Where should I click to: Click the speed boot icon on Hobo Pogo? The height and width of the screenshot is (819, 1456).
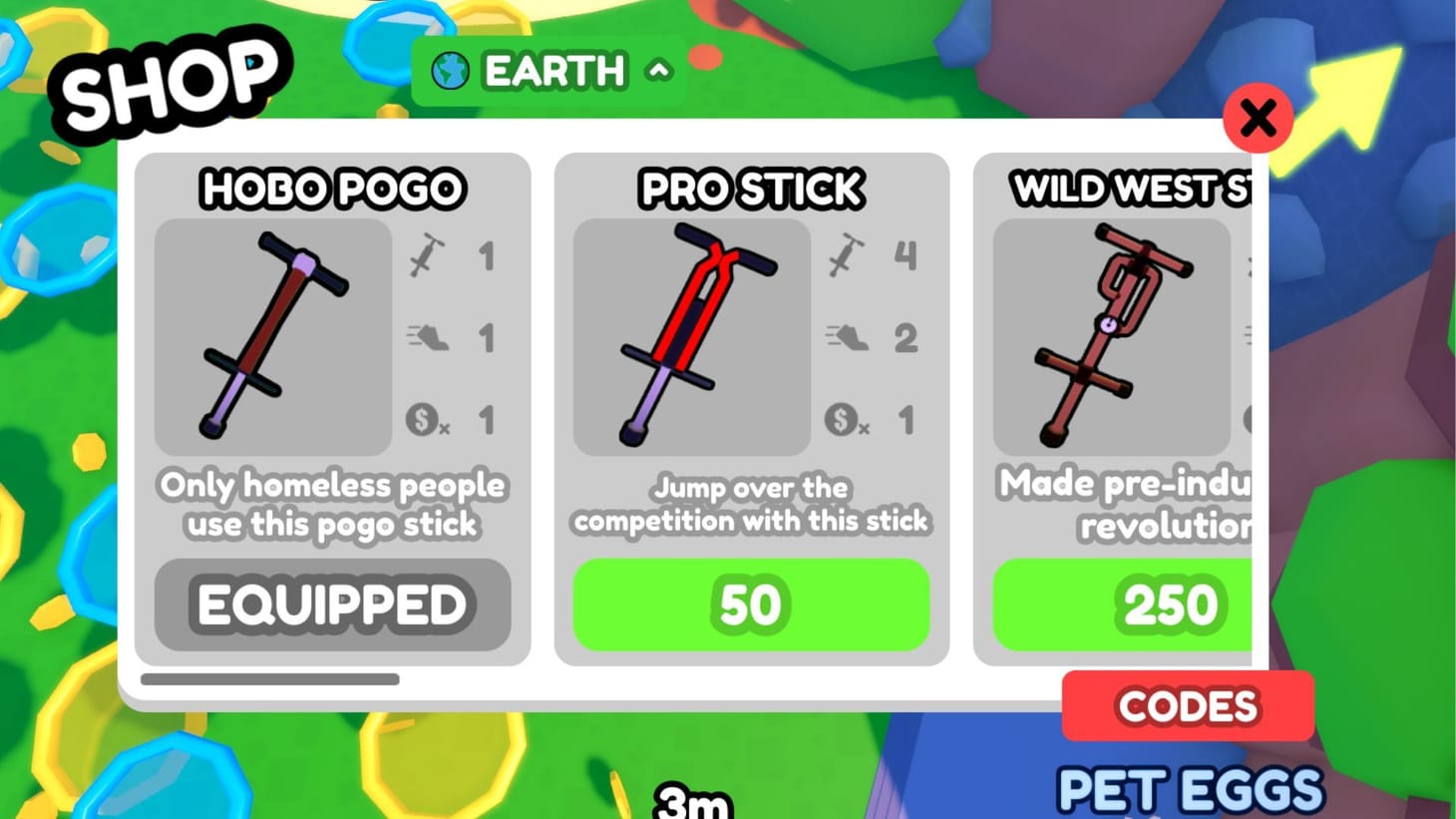point(427,338)
